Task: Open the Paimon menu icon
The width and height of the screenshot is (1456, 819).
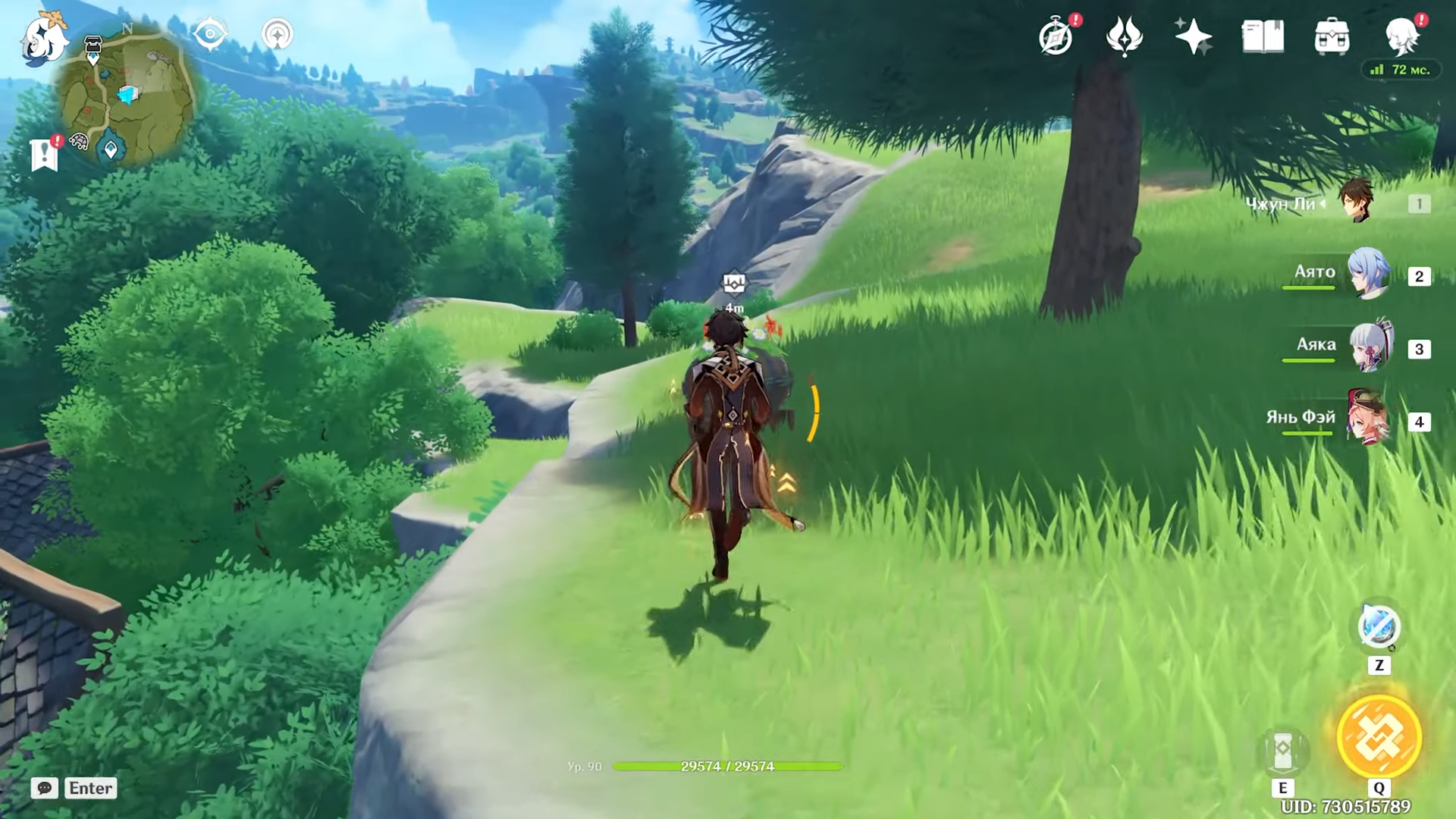Action: tap(44, 38)
